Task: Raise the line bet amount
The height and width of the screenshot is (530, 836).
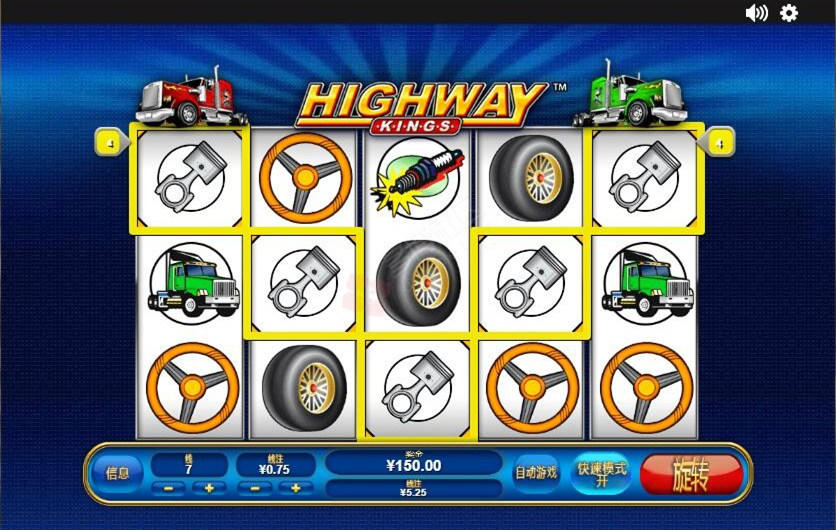Action: 295,488
